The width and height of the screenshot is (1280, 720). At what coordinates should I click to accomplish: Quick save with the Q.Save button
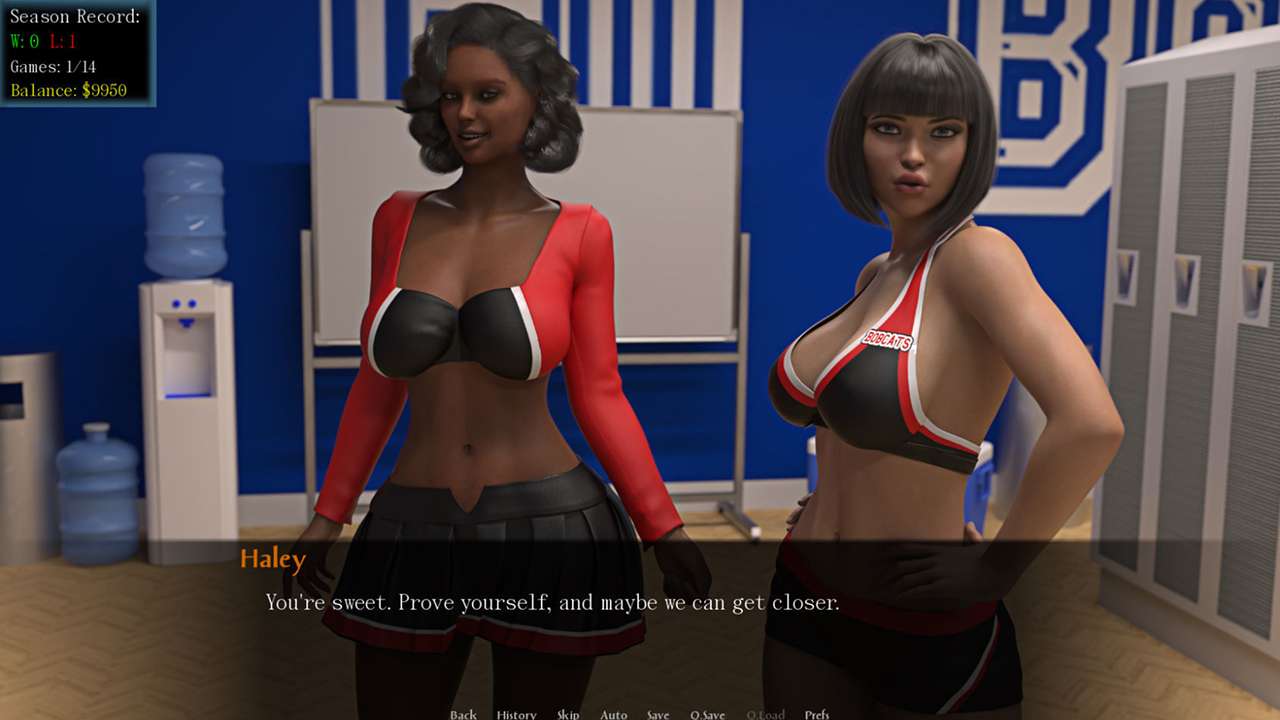[707, 714]
